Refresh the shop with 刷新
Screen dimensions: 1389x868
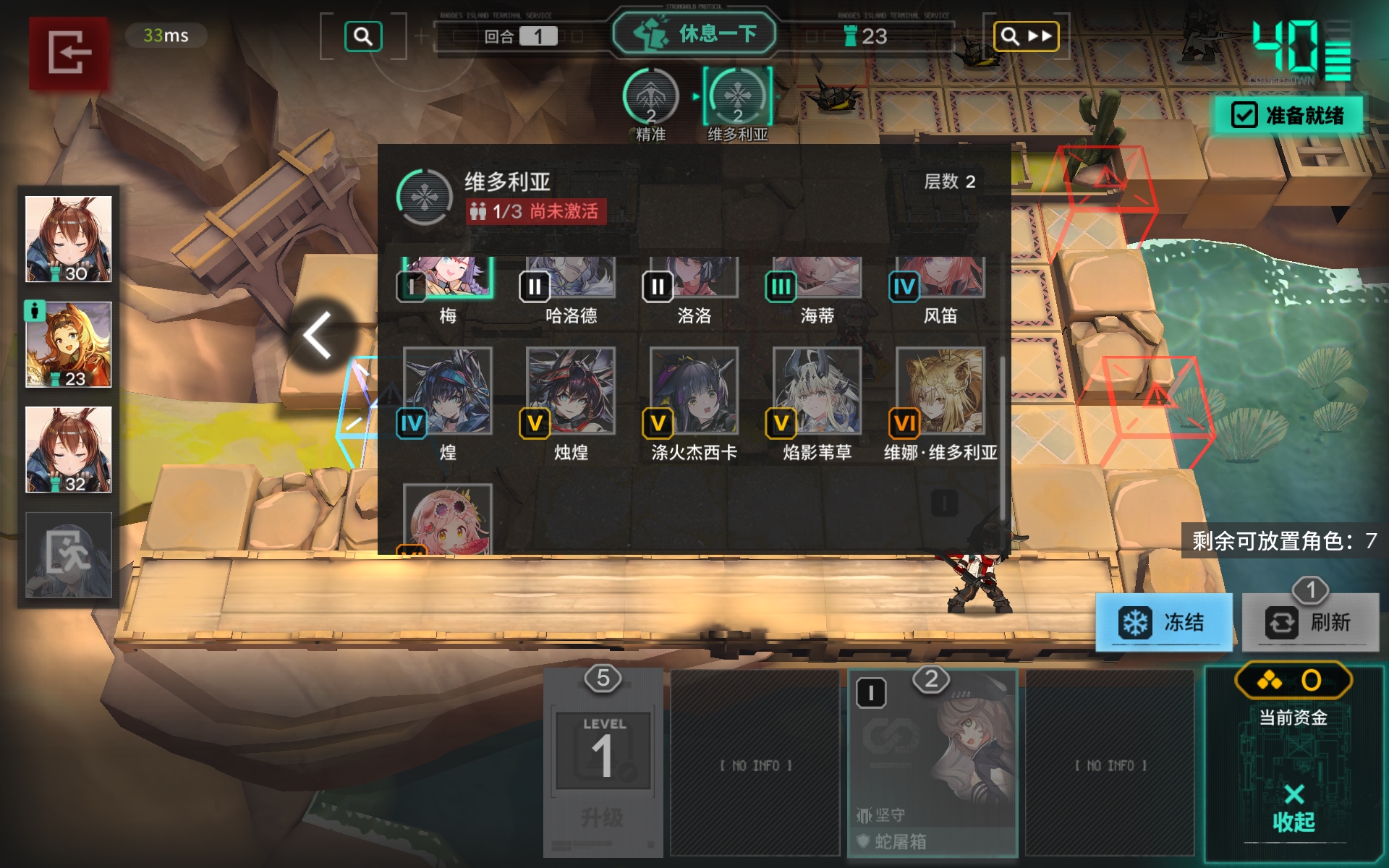coord(1310,622)
